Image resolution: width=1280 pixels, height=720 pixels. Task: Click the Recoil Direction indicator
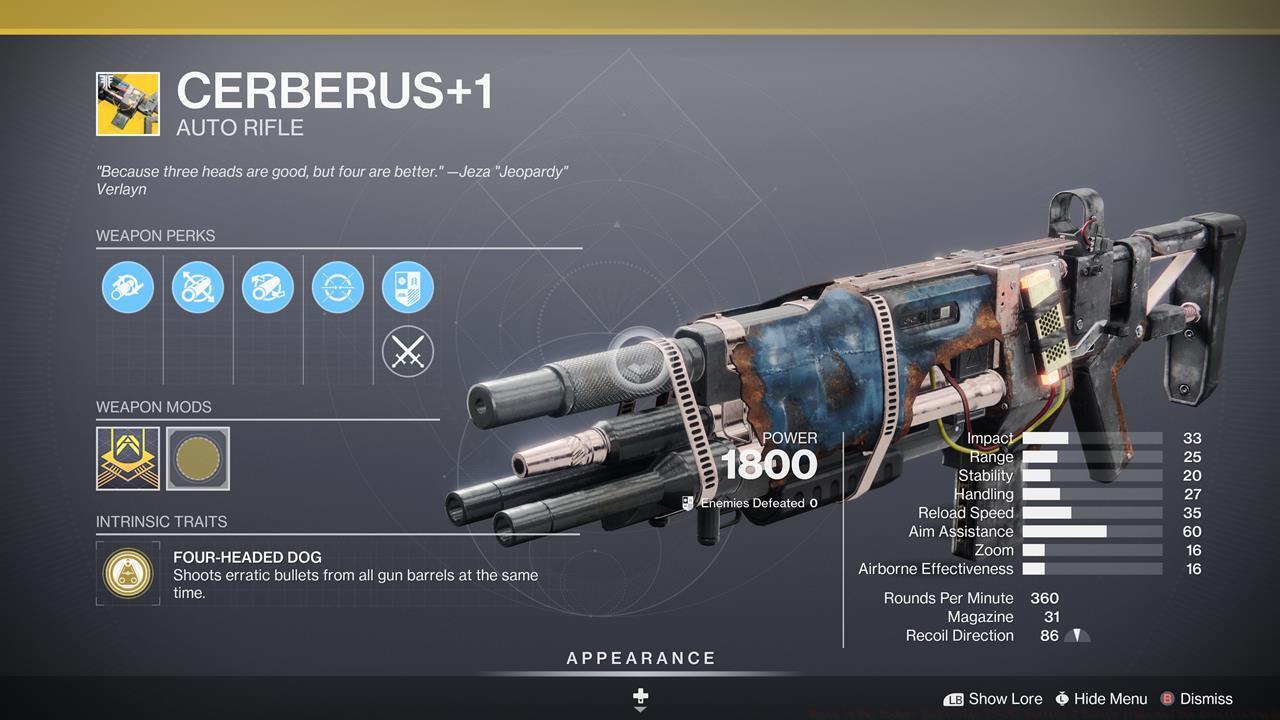tap(1077, 635)
